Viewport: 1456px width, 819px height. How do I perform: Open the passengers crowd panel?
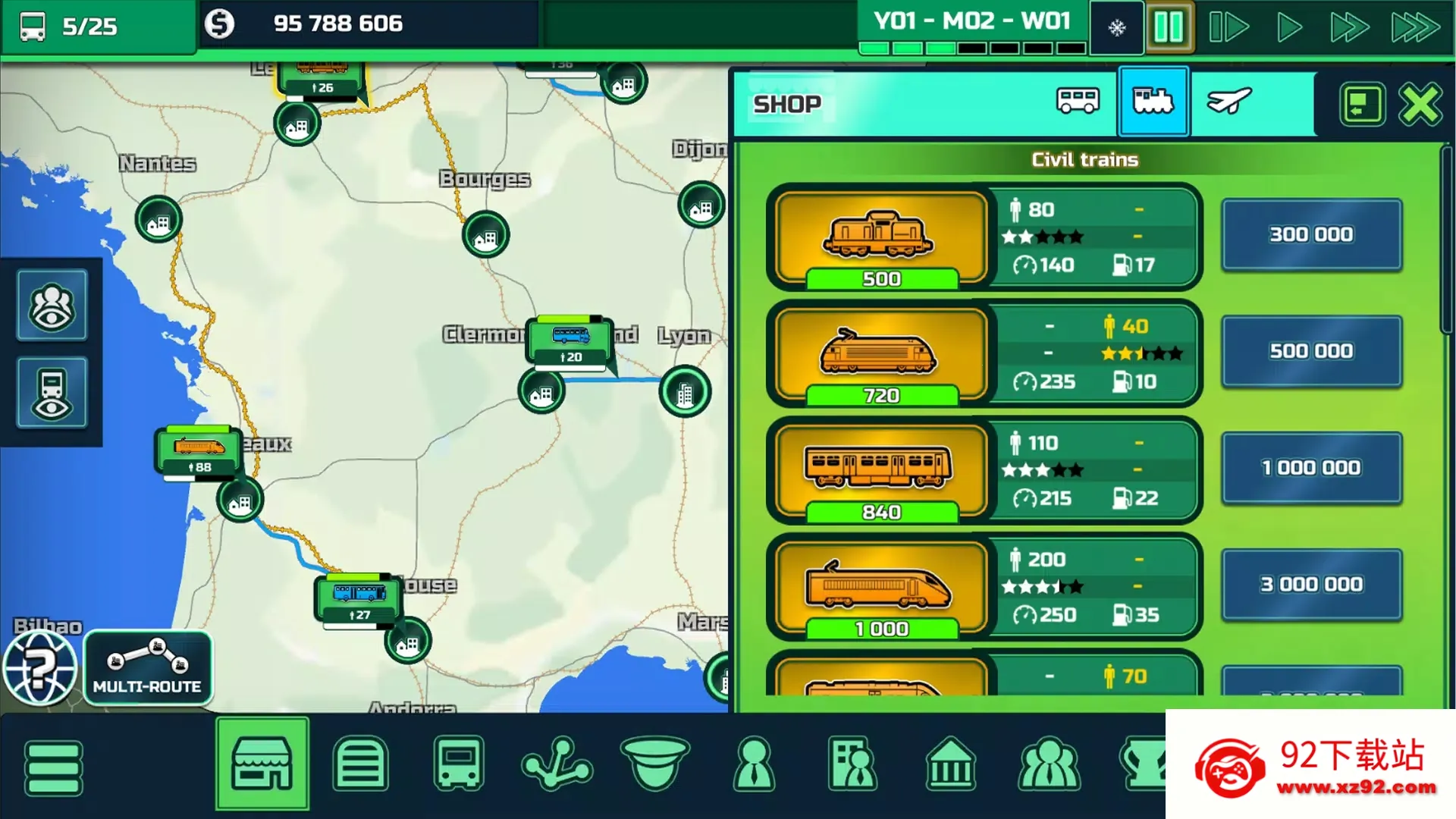pos(1050,764)
